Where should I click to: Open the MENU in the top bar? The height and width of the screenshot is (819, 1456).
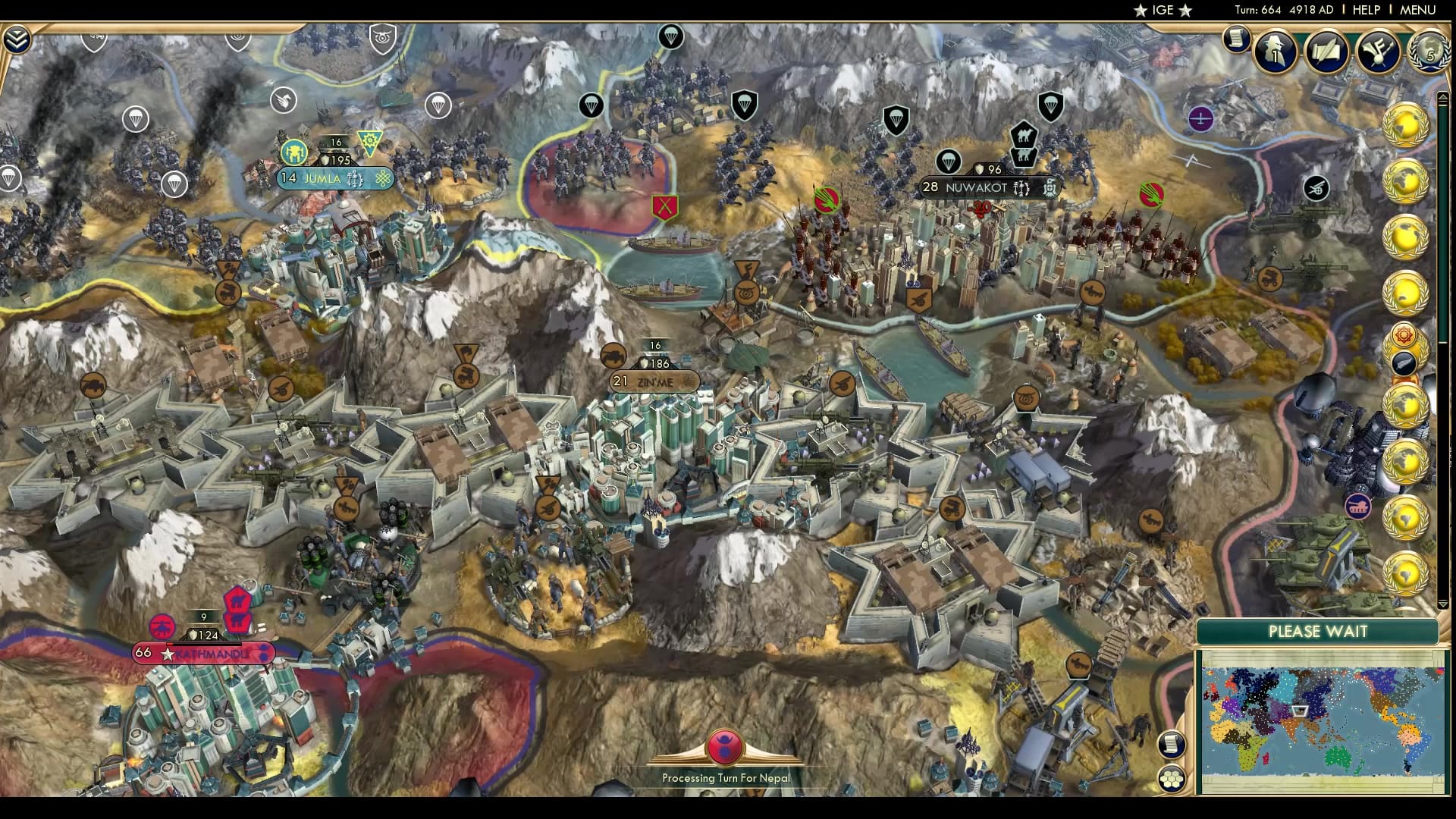tap(1424, 11)
